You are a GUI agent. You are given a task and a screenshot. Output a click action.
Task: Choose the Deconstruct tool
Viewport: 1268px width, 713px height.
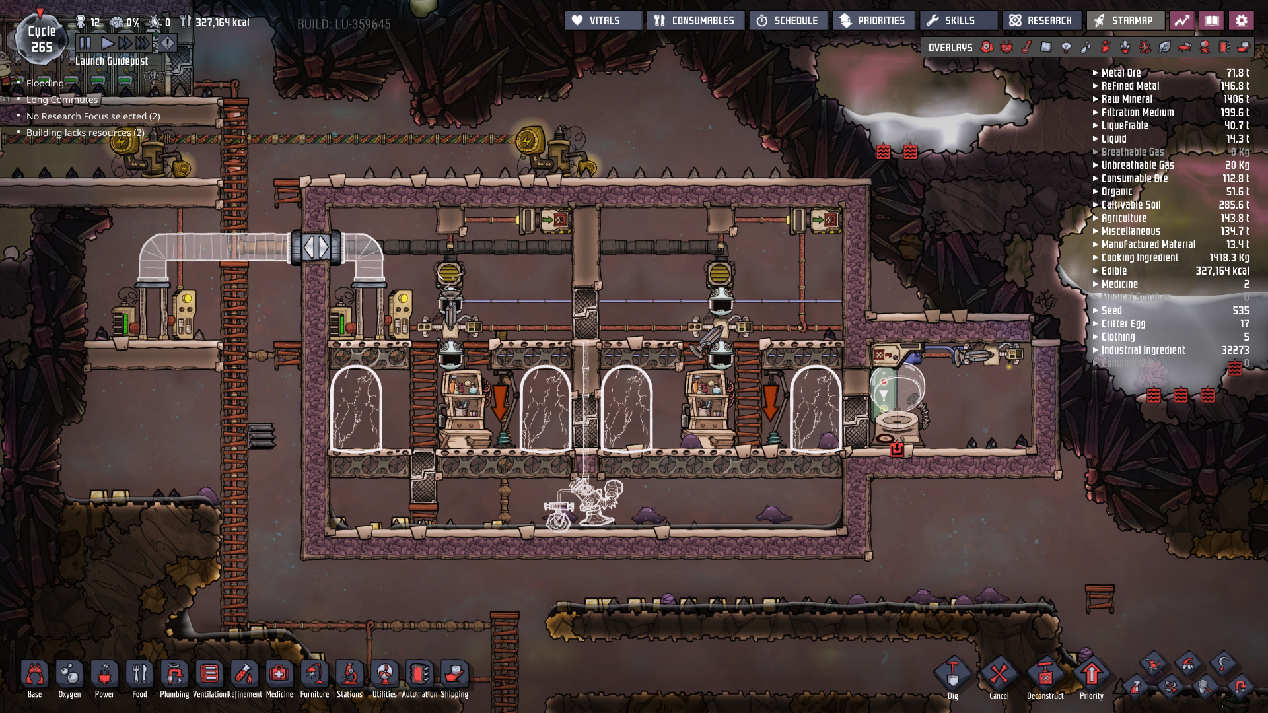1045,674
